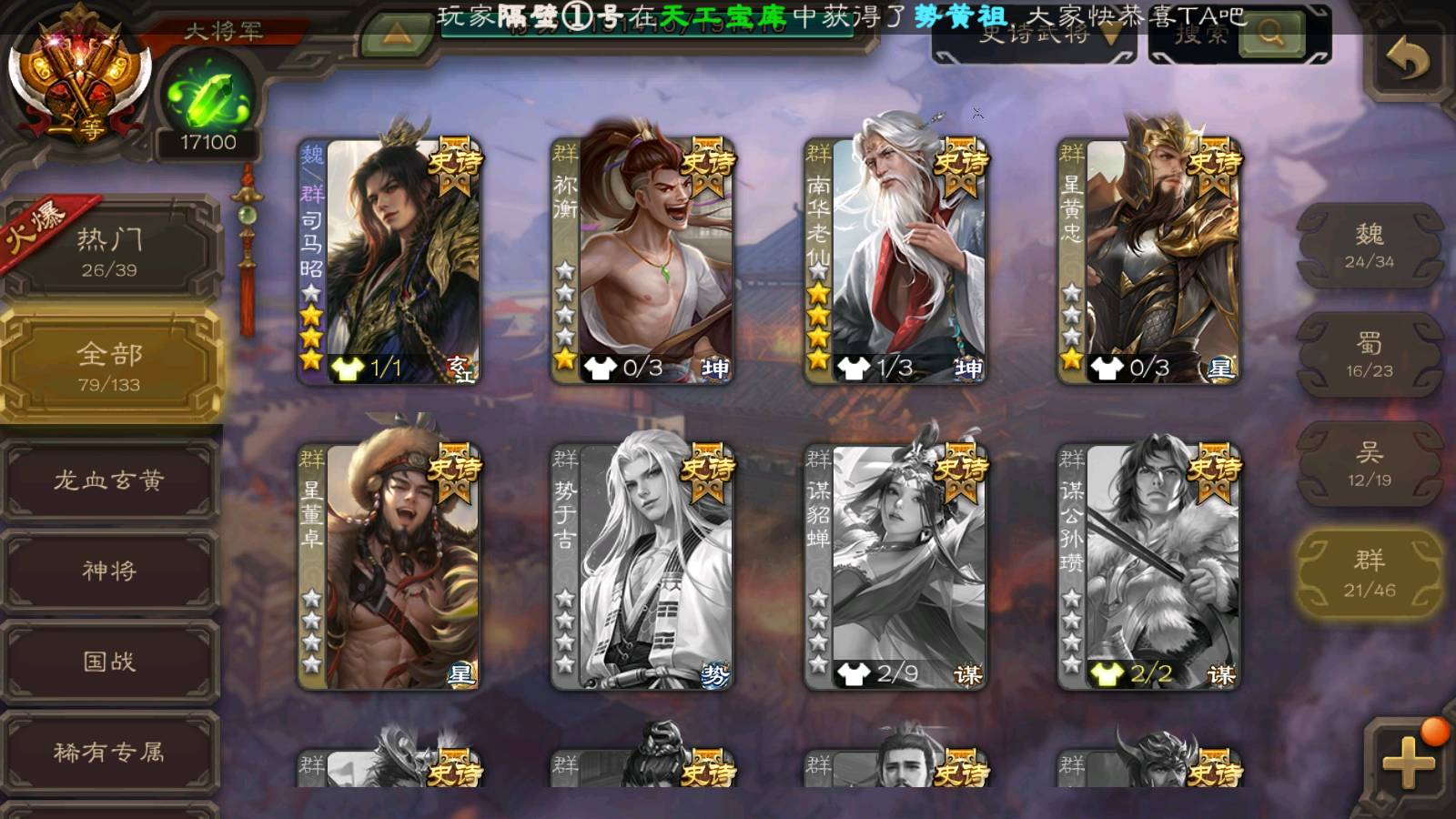Show the 国战 hero category

[x=109, y=662]
